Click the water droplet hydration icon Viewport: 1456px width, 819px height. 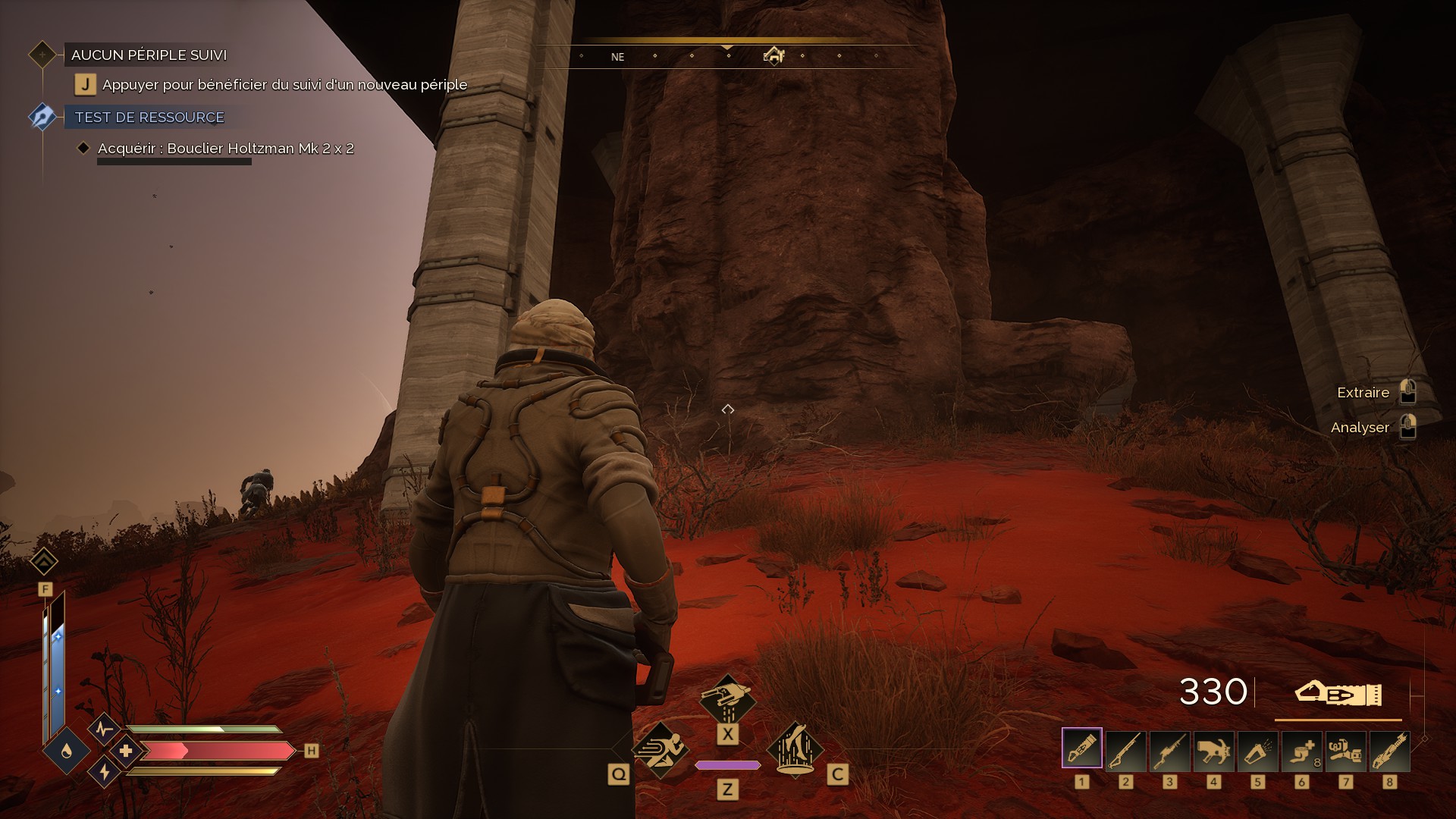coord(67,751)
